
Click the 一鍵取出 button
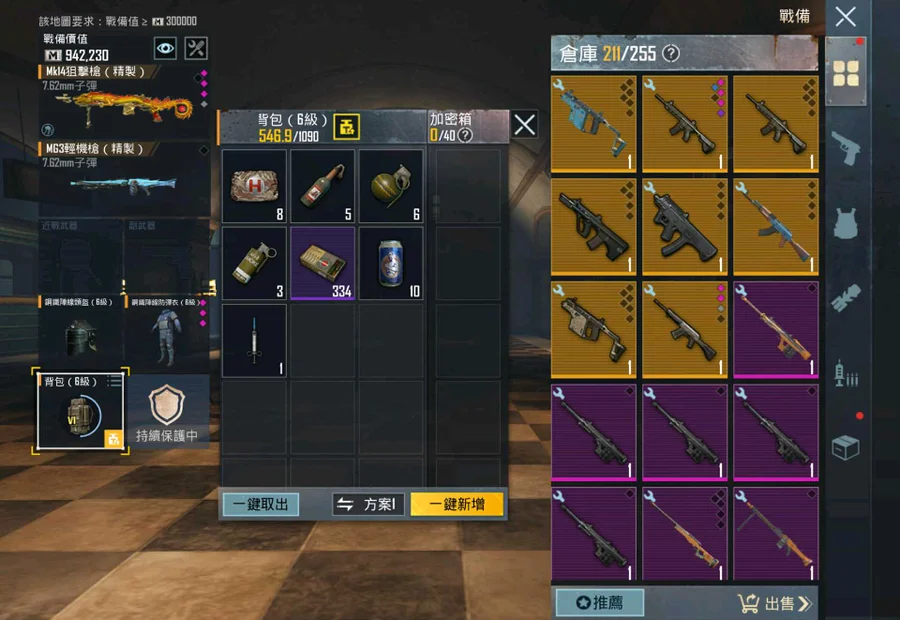(x=260, y=504)
